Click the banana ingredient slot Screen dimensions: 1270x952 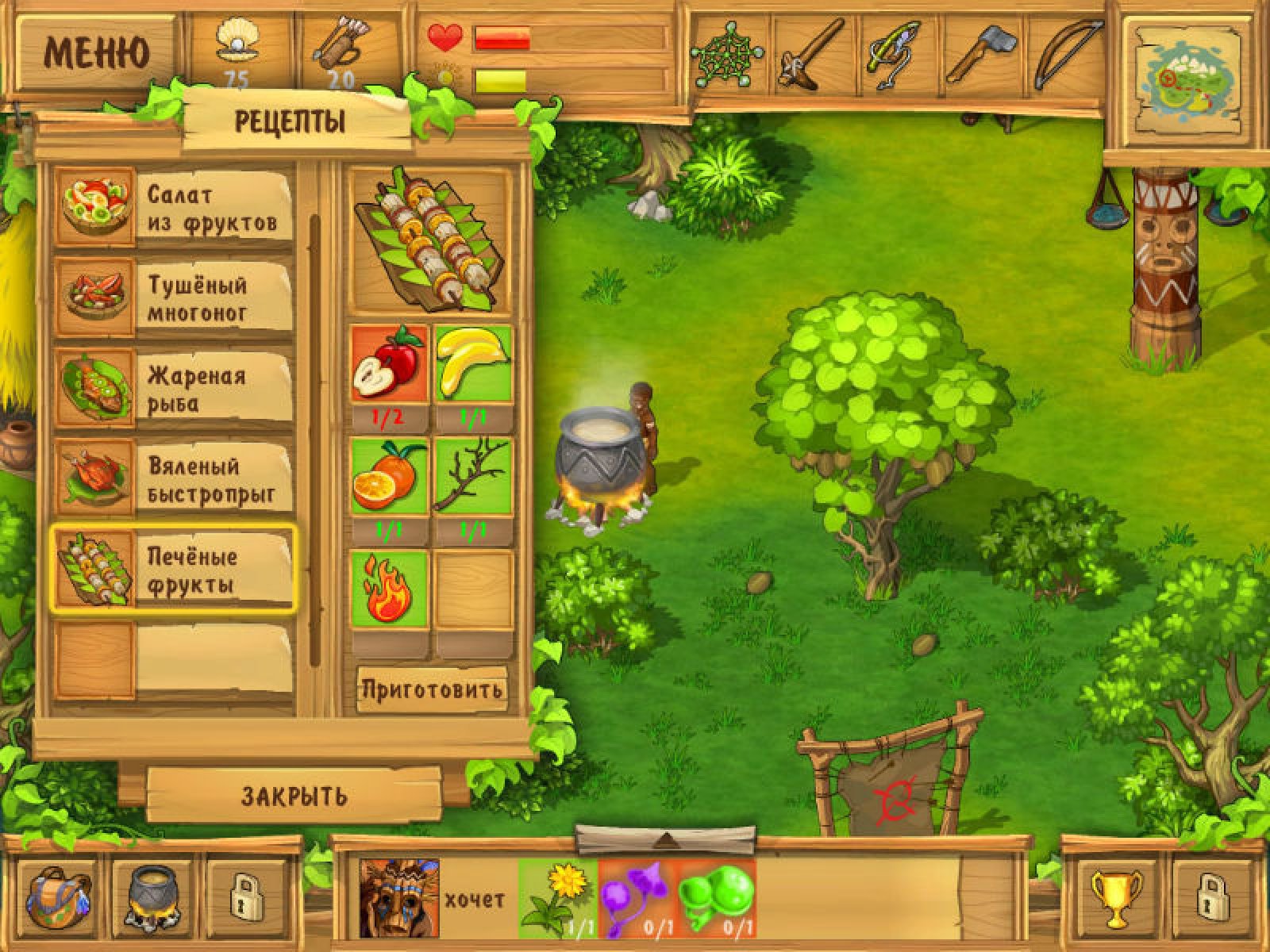click(x=473, y=363)
